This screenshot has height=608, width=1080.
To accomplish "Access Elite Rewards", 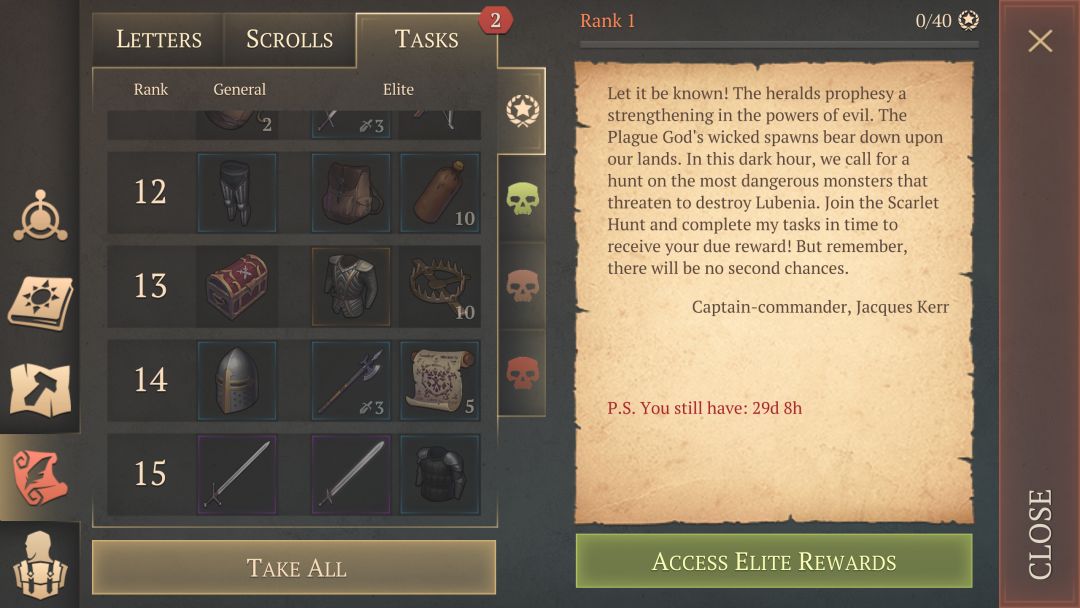I will click(773, 561).
